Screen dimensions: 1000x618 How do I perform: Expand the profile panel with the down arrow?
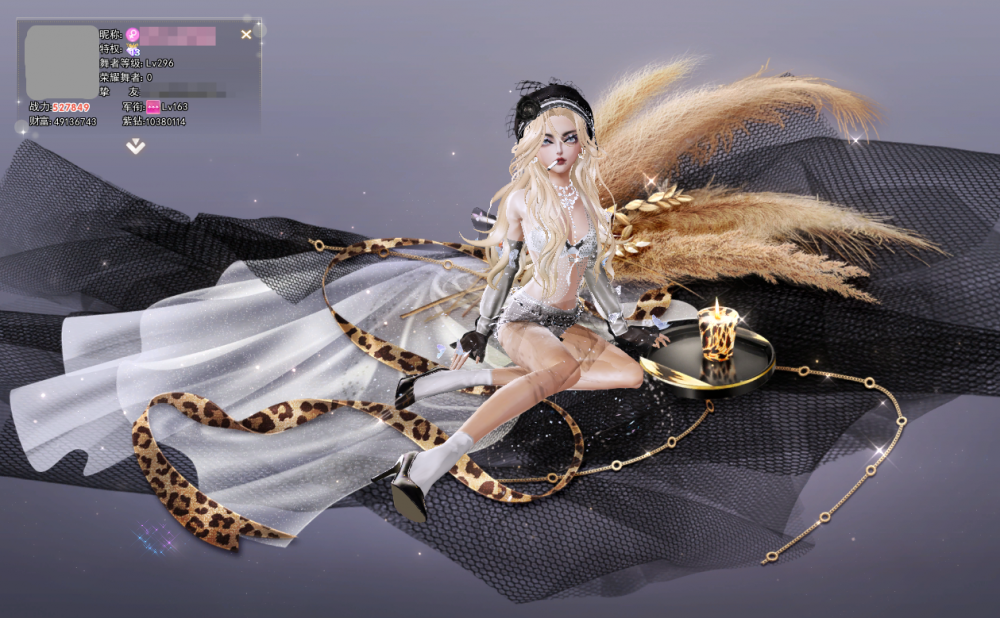click(x=136, y=146)
